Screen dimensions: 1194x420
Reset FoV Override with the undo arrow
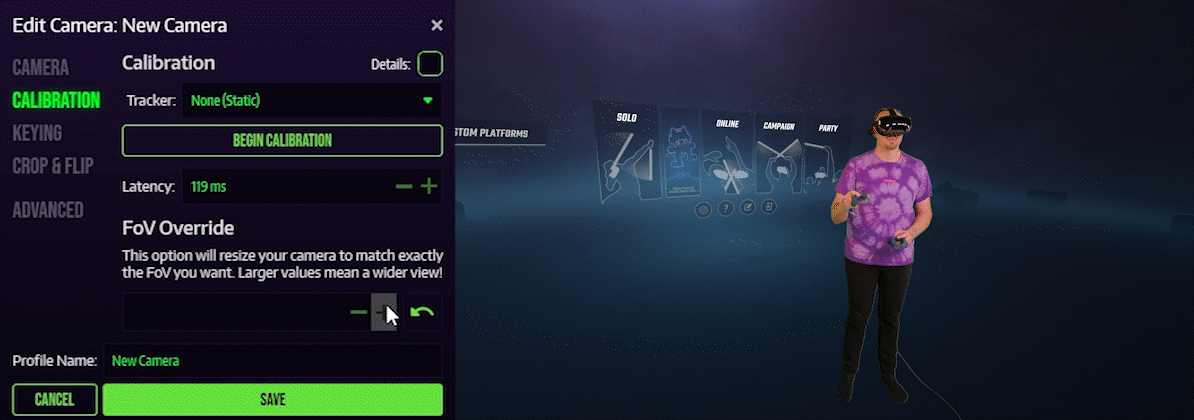pyautogui.click(x=423, y=313)
